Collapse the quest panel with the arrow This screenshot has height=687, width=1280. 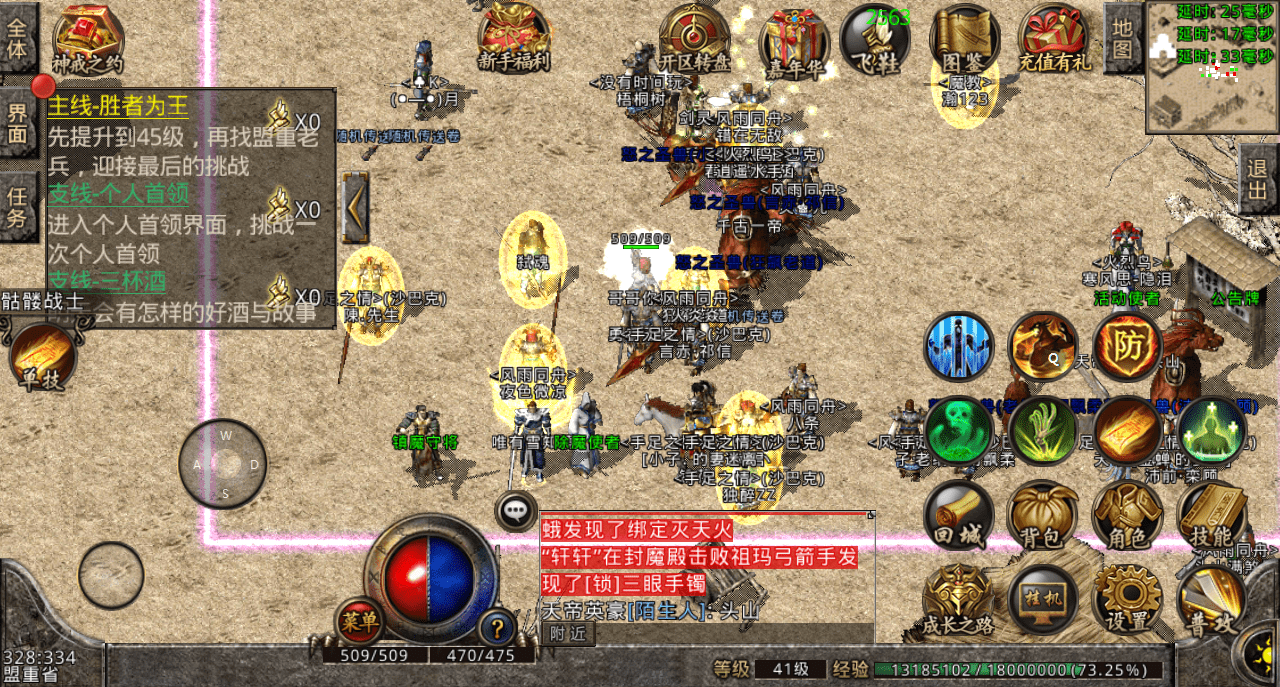(355, 208)
